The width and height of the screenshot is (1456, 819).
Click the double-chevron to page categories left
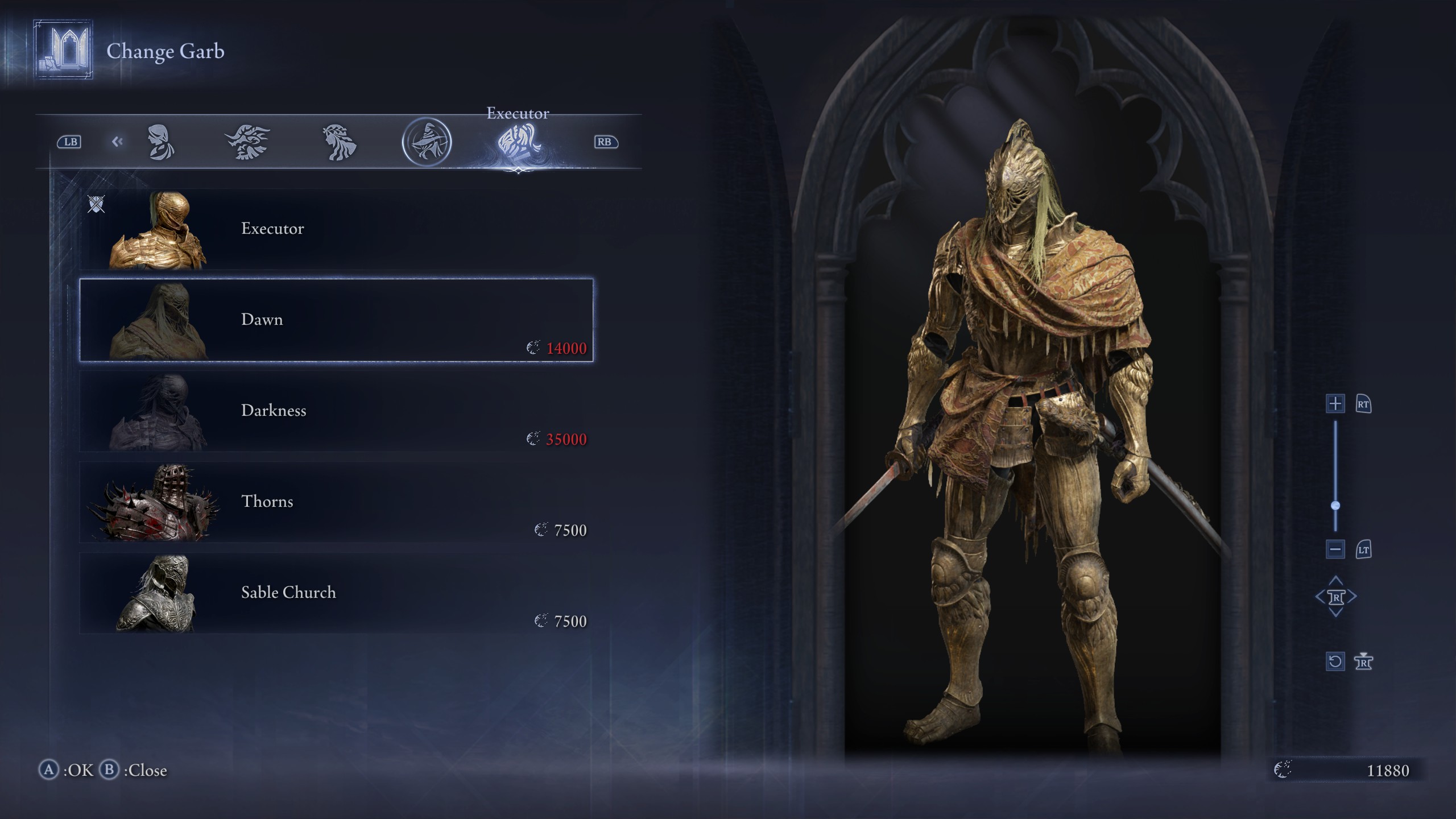[x=118, y=142]
